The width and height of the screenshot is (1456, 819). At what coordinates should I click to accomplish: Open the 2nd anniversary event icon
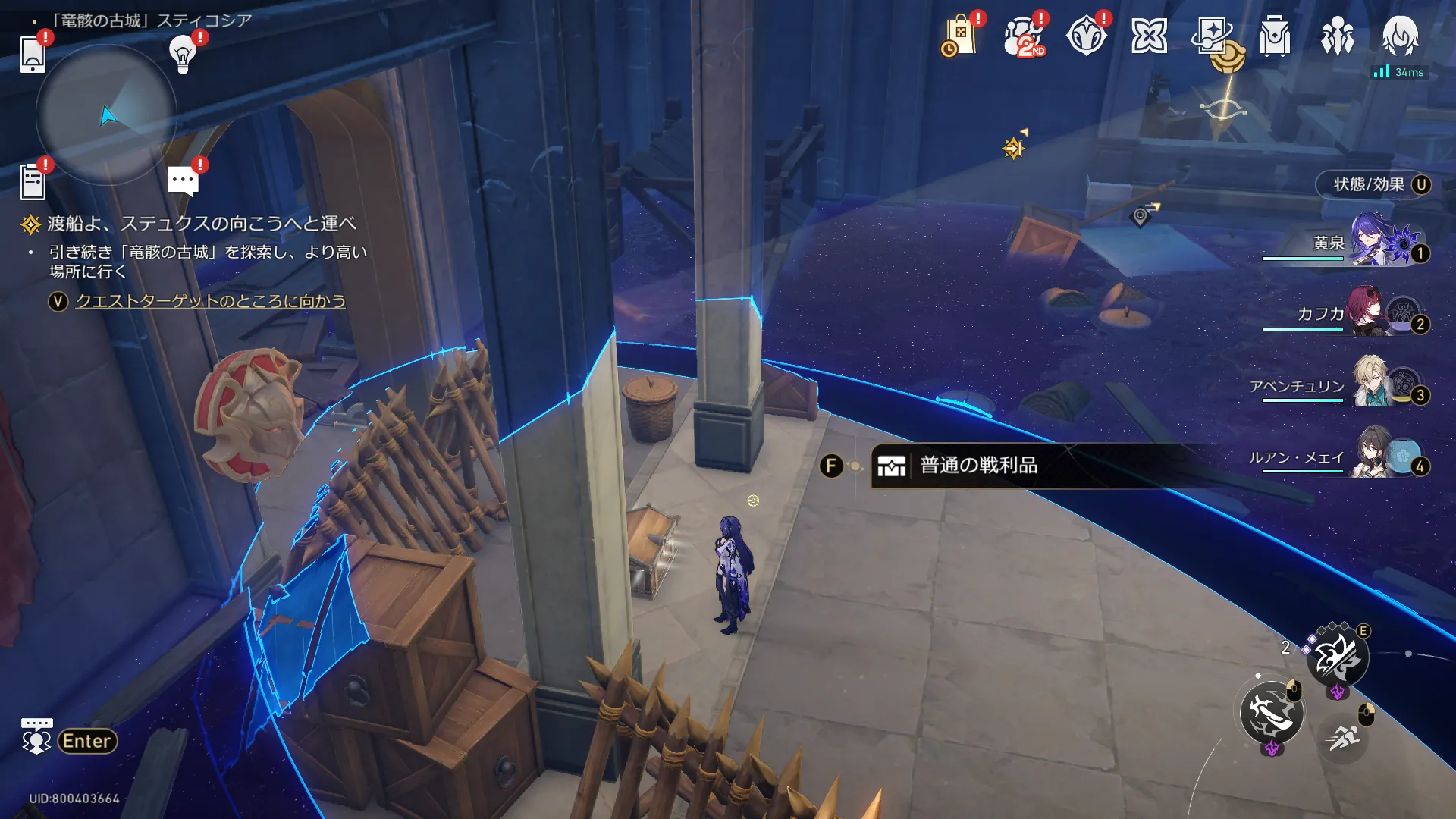1023,36
